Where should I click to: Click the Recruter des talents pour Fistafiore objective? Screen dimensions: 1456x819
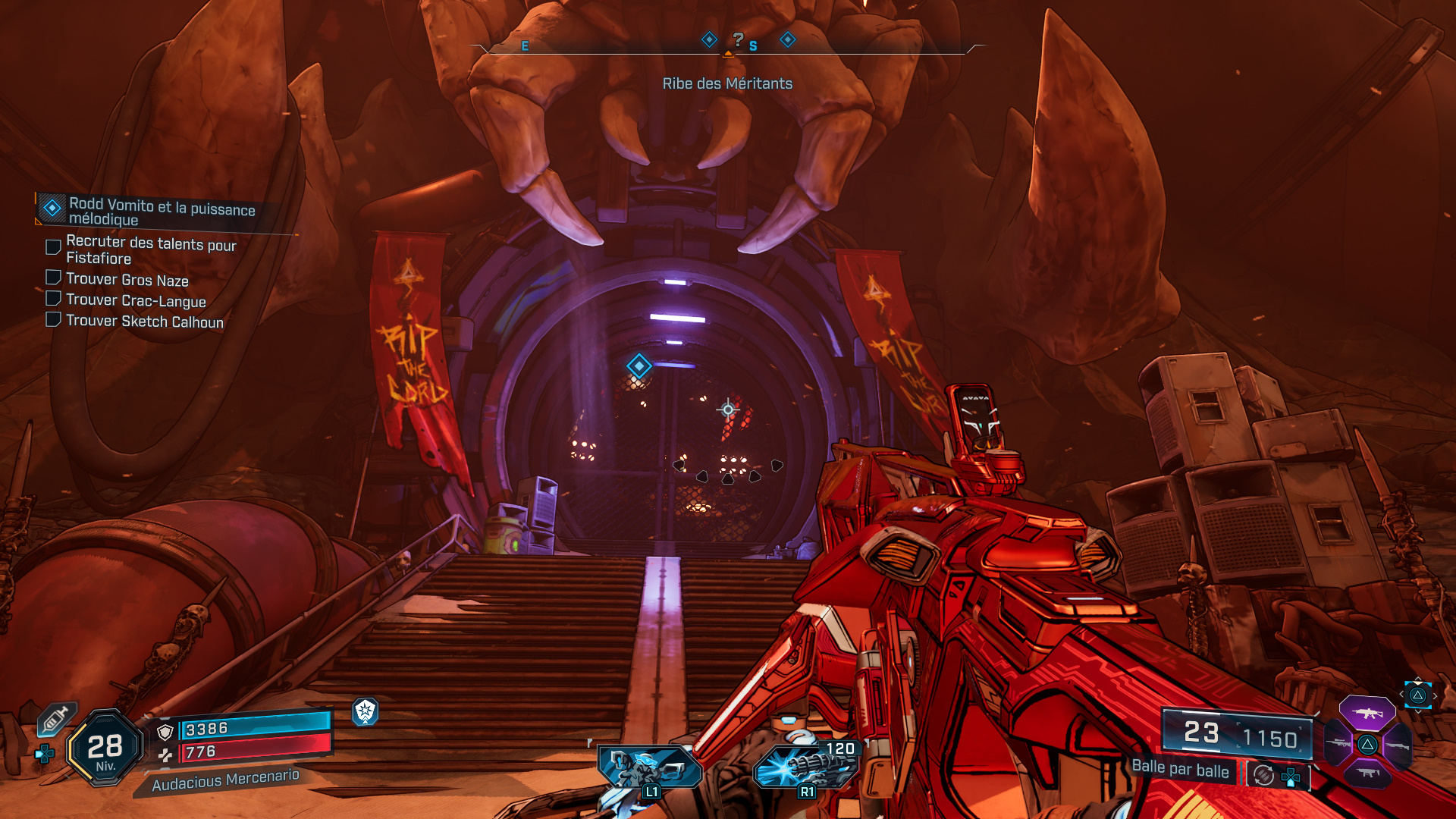[149, 251]
